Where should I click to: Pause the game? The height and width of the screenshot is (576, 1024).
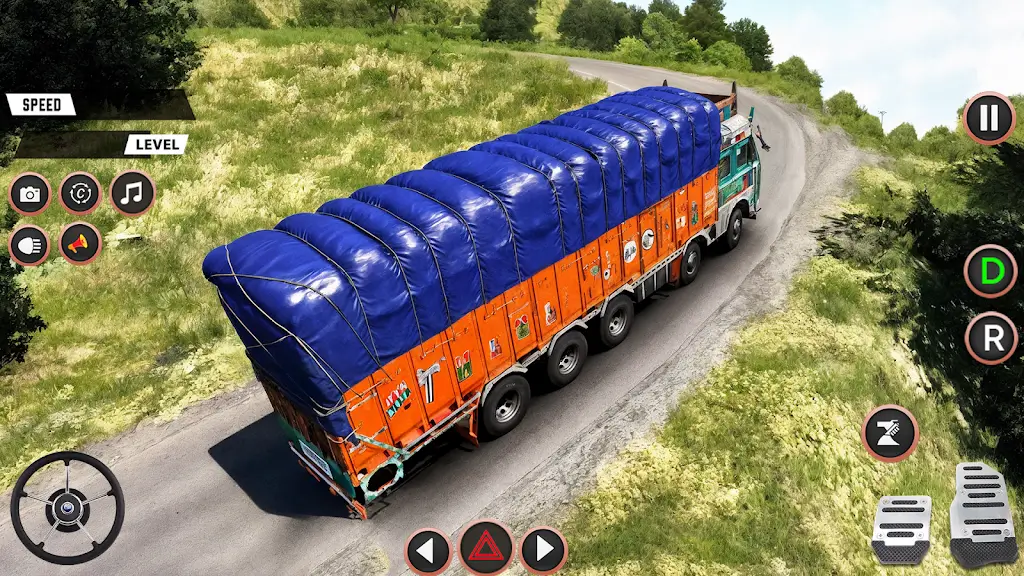[988, 119]
